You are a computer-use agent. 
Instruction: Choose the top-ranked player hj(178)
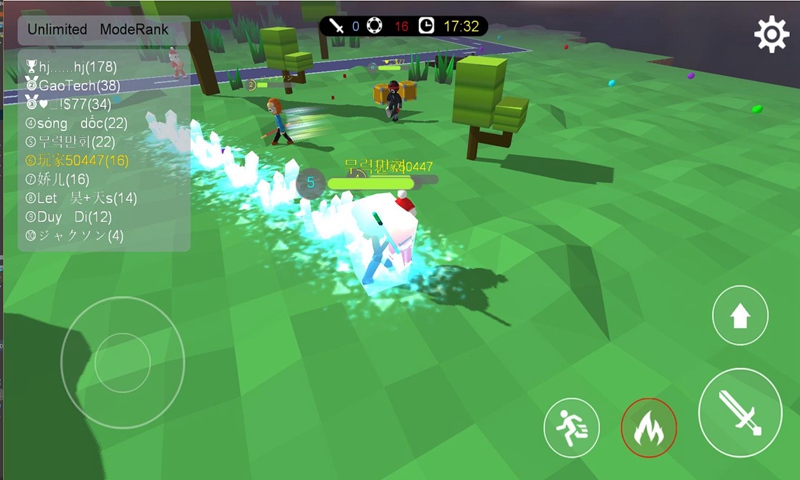click(73, 67)
